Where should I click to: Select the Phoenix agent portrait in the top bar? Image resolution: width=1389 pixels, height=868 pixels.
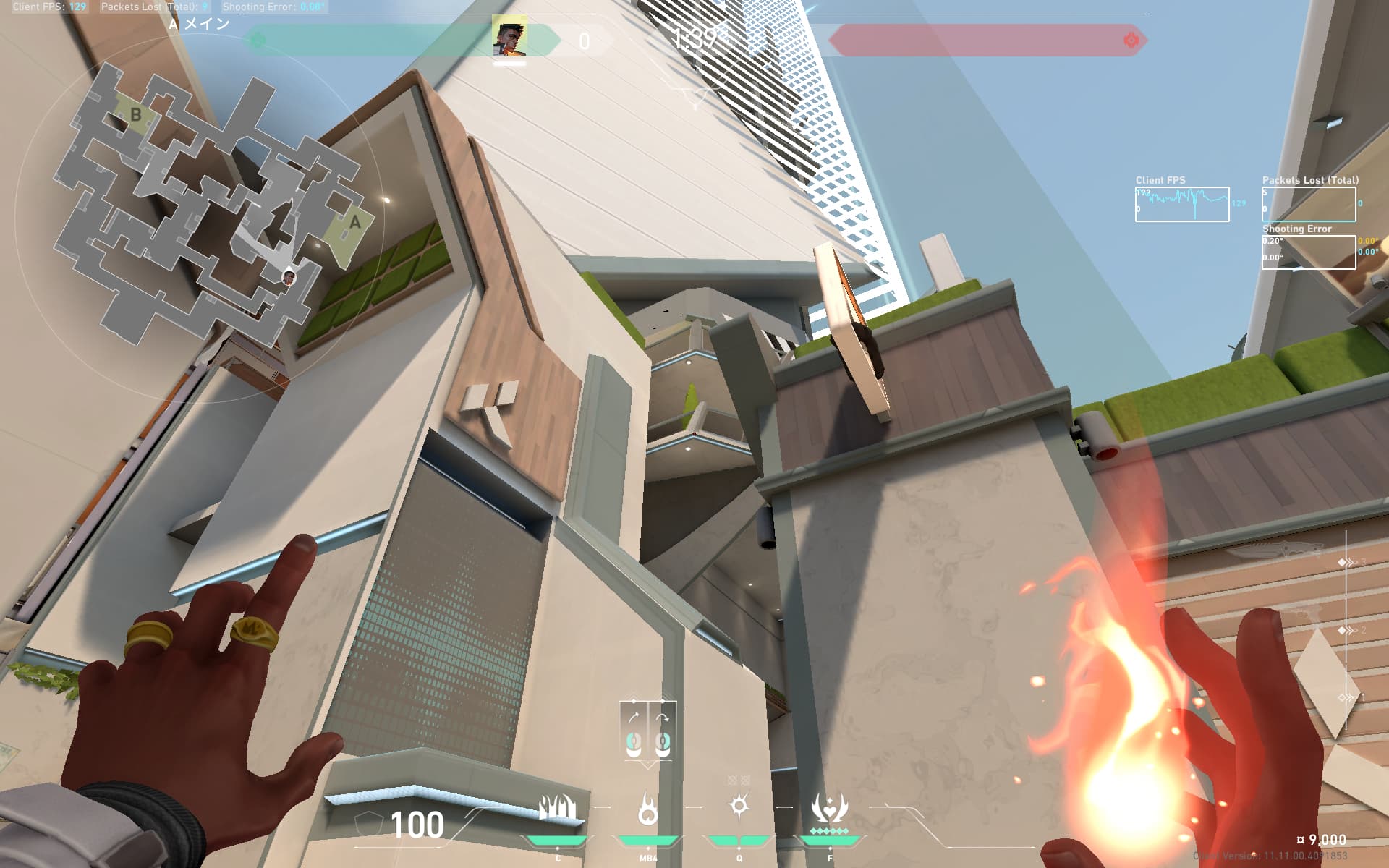pos(509,39)
